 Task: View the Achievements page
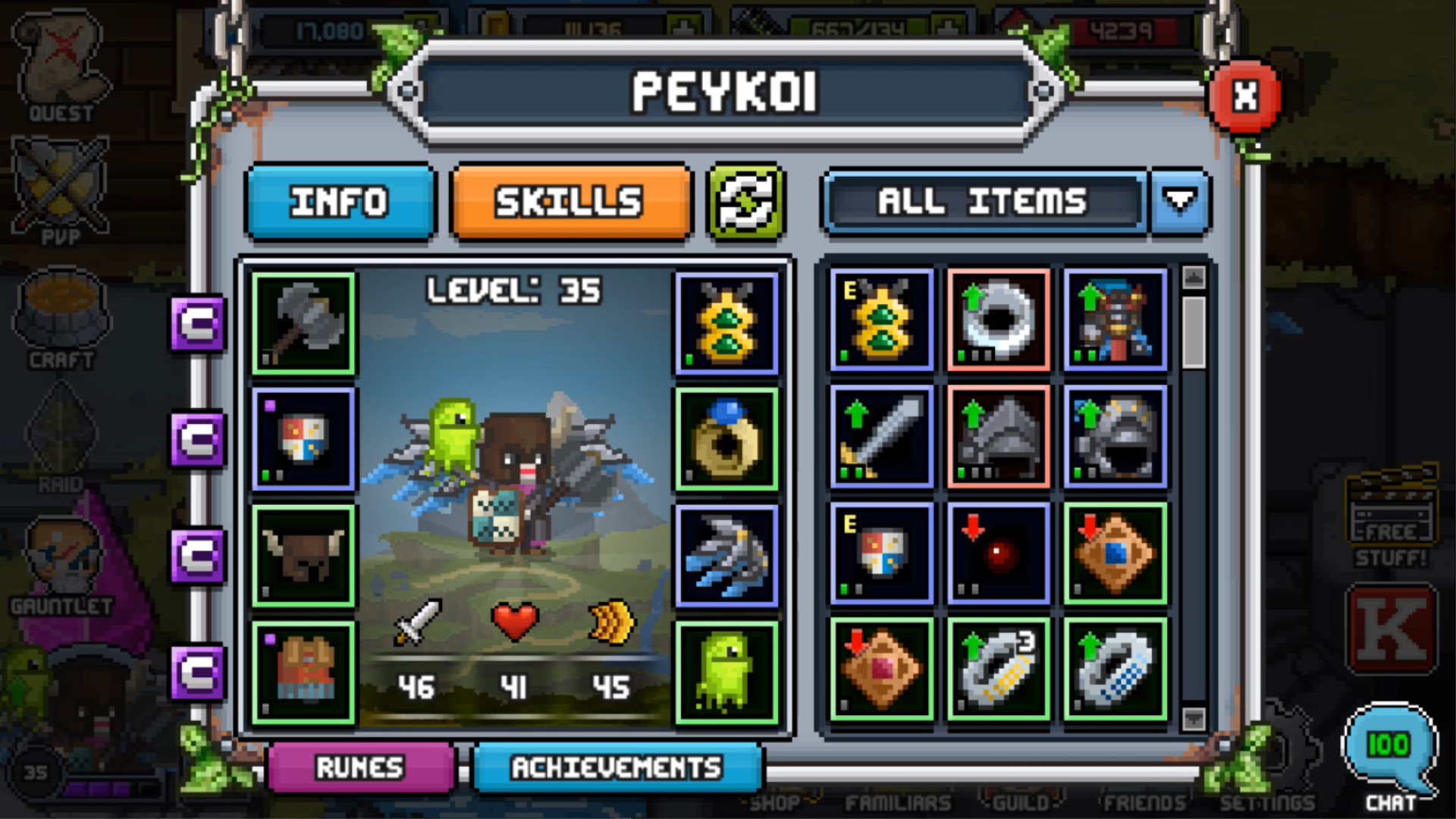pyautogui.click(x=617, y=767)
